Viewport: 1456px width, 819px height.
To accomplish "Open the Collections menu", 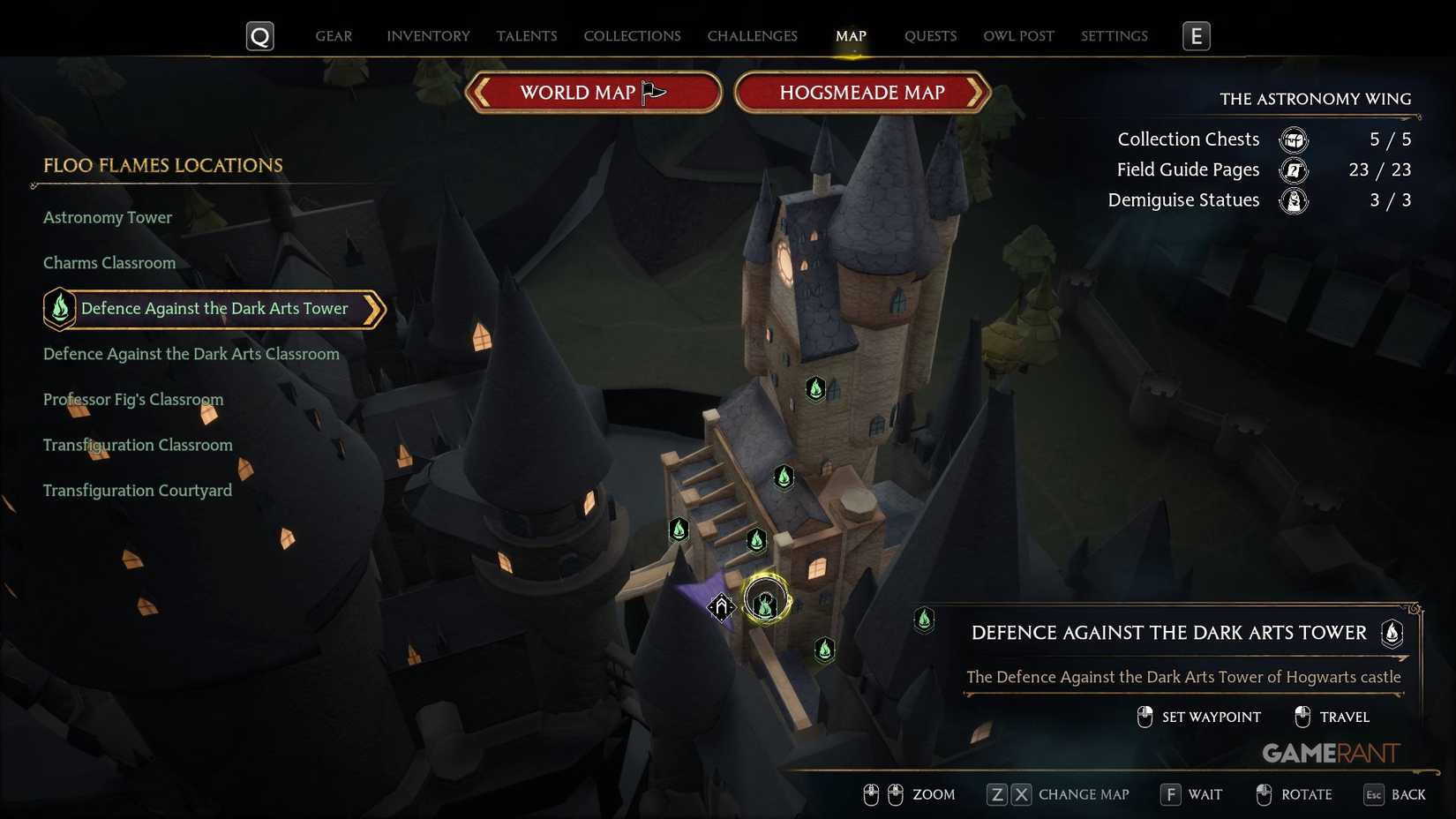I will tap(632, 36).
